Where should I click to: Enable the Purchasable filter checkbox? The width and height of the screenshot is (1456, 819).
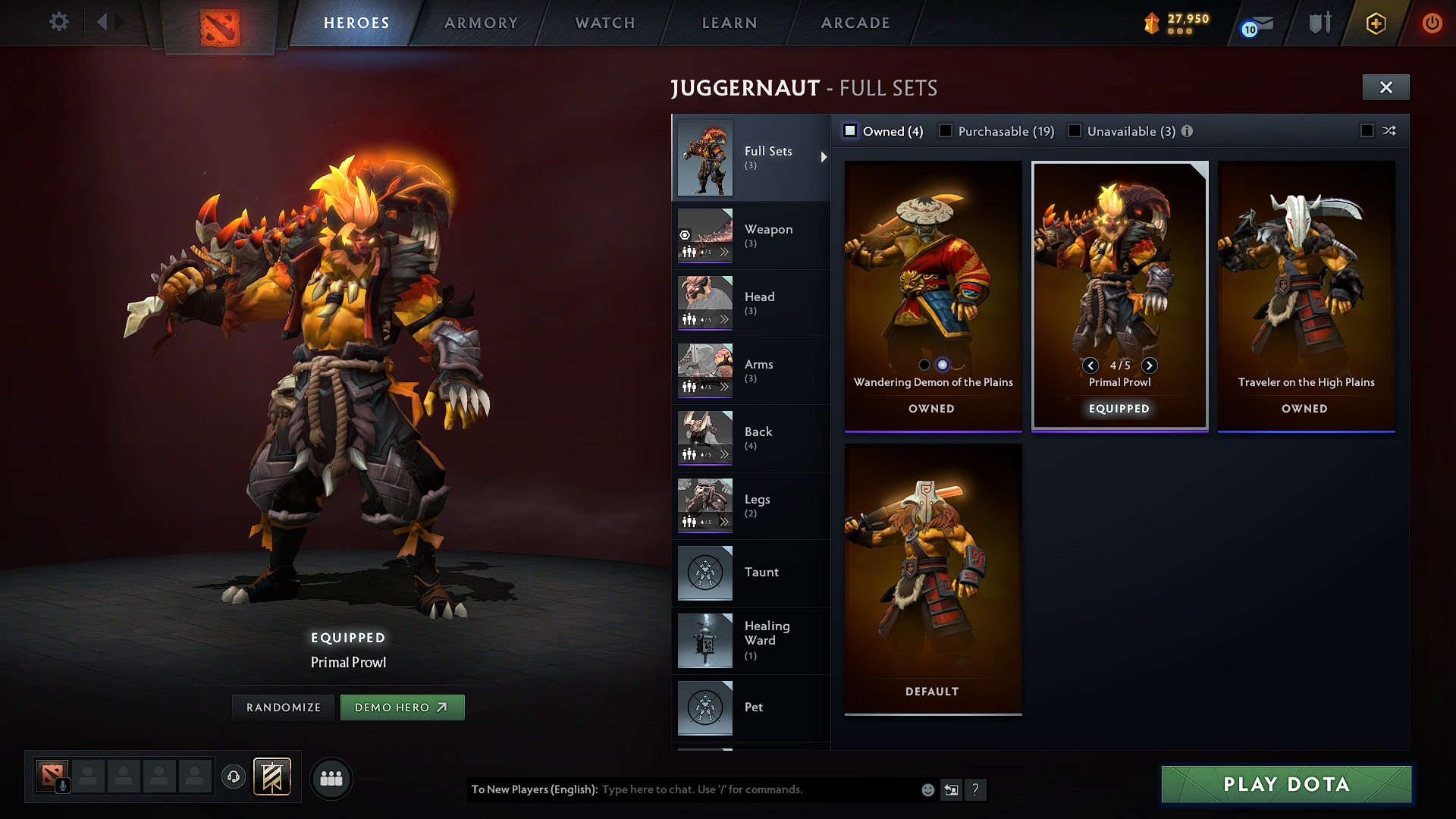(946, 131)
